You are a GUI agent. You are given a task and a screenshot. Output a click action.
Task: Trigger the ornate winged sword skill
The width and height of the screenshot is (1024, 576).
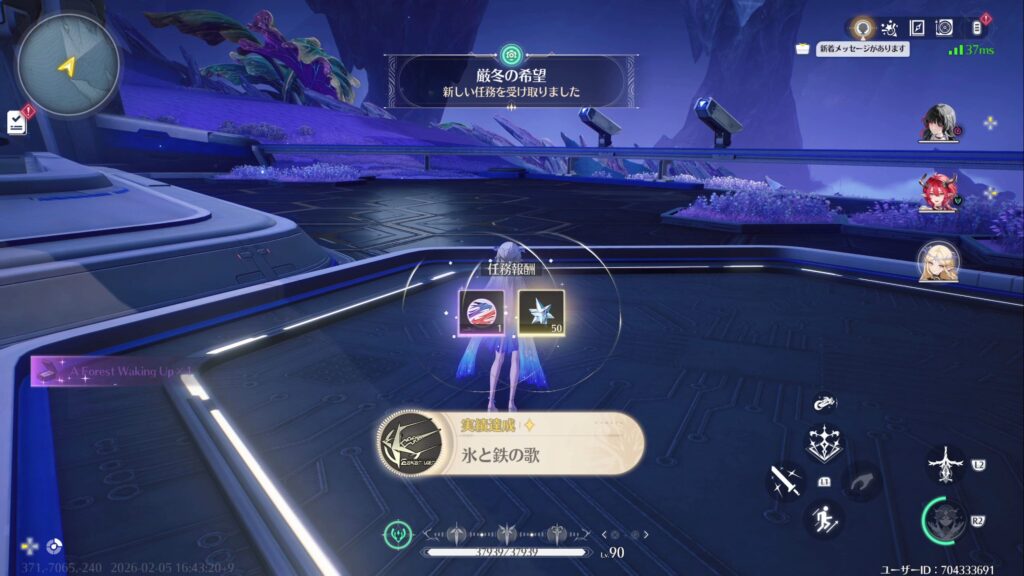[946, 465]
